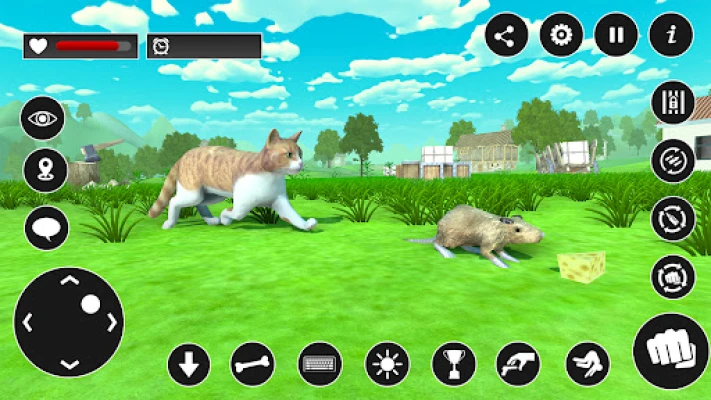Hit the large fist attack button
This screenshot has width=711, height=400.
671,351
